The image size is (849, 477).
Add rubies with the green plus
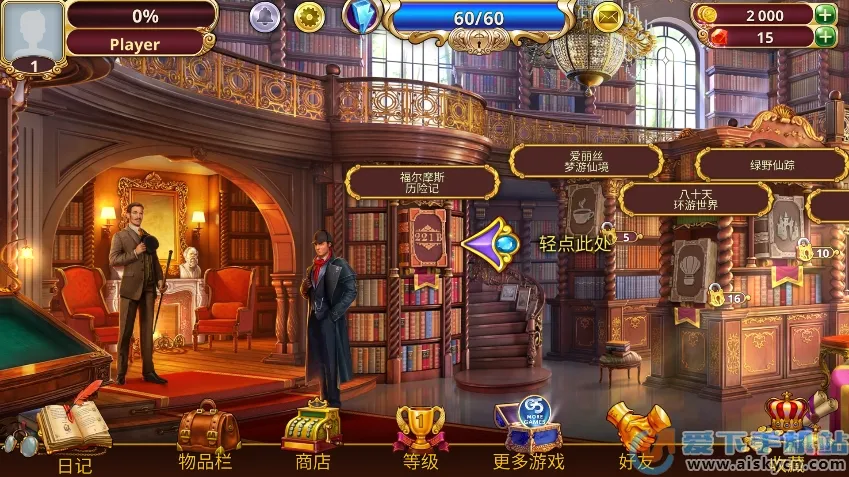[826, 37]
